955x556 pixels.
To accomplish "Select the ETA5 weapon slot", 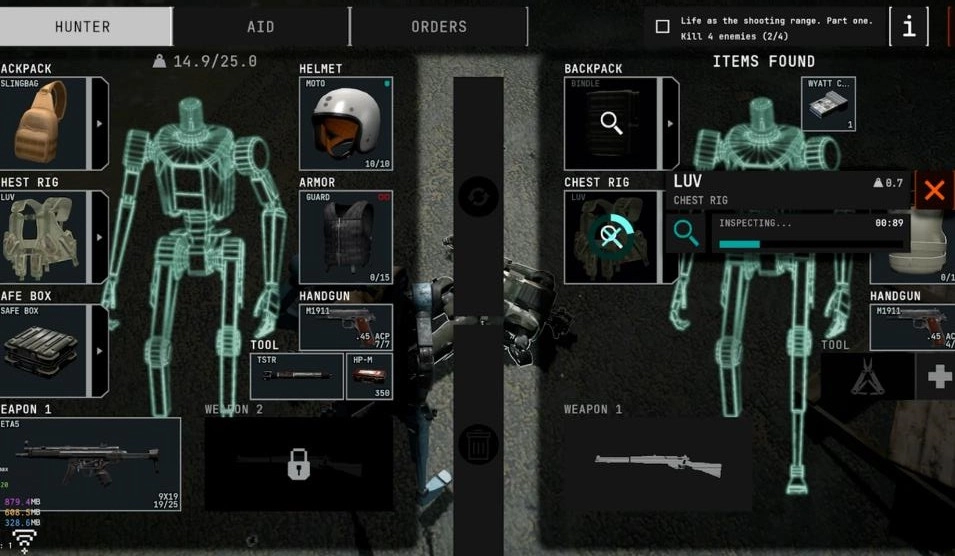I will [x=90, y=464].
